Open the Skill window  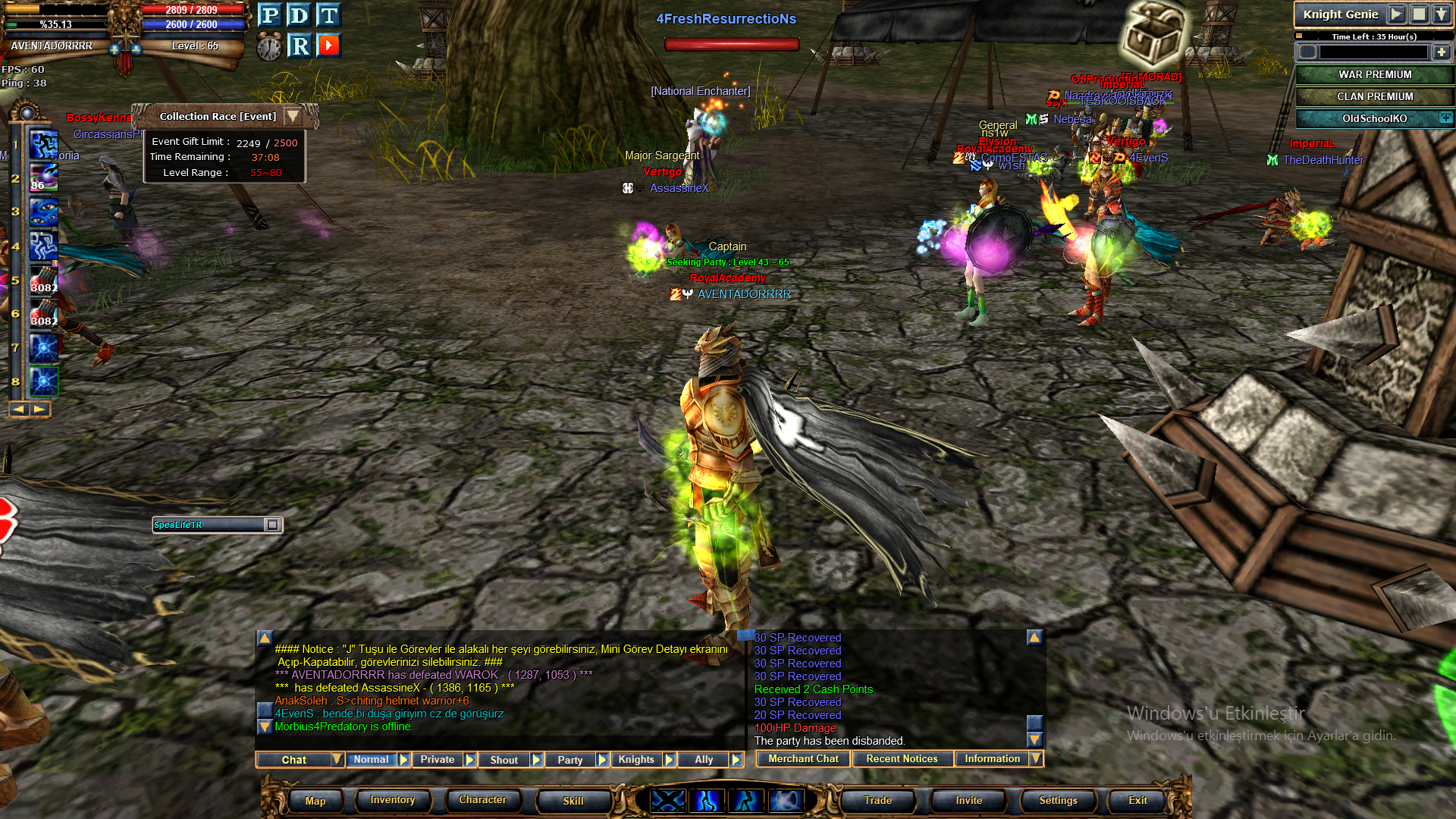pyautogui.click(x=573, y=801)
